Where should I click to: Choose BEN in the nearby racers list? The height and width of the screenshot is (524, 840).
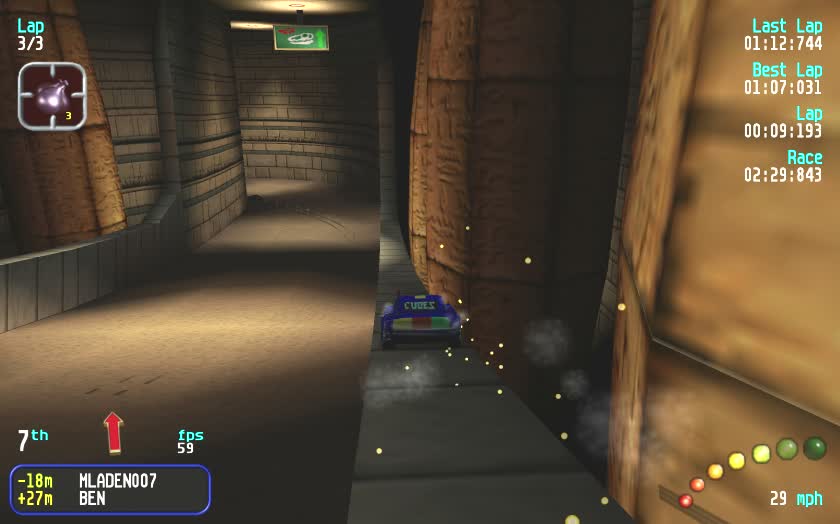click(94, 498)
